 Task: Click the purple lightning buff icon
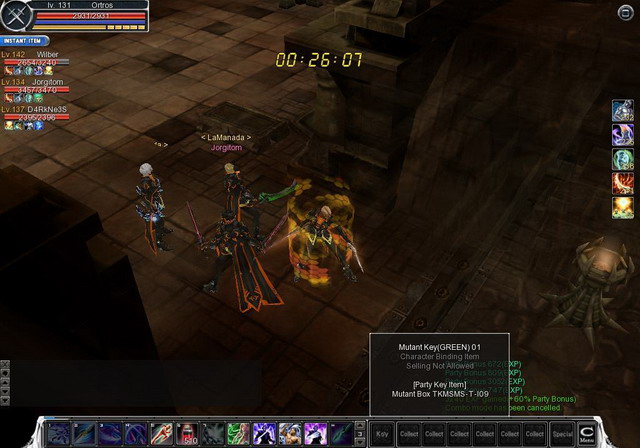pyautogui.click(x=623, y=135)
